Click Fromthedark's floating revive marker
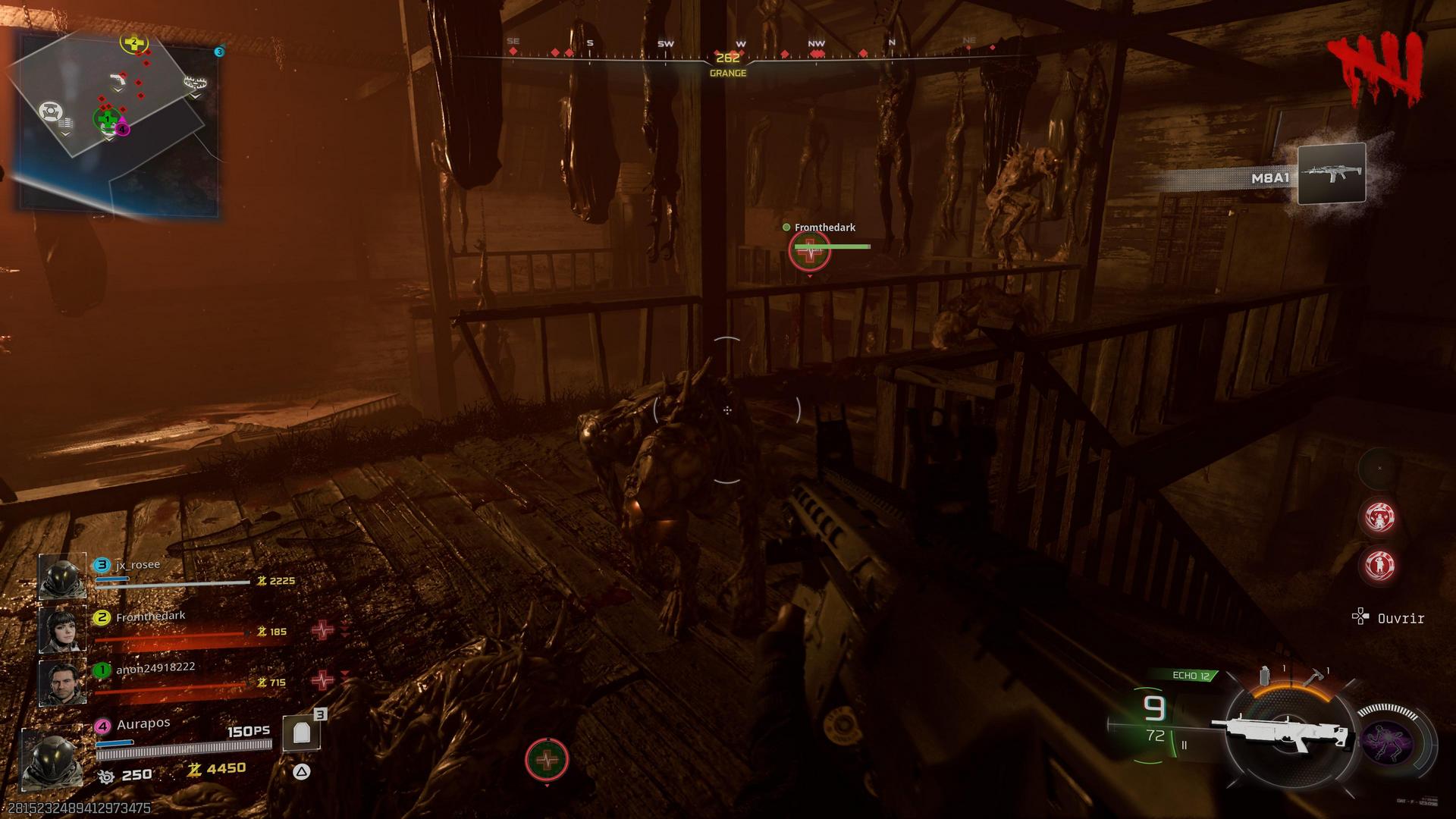 (x=809, y=250)
